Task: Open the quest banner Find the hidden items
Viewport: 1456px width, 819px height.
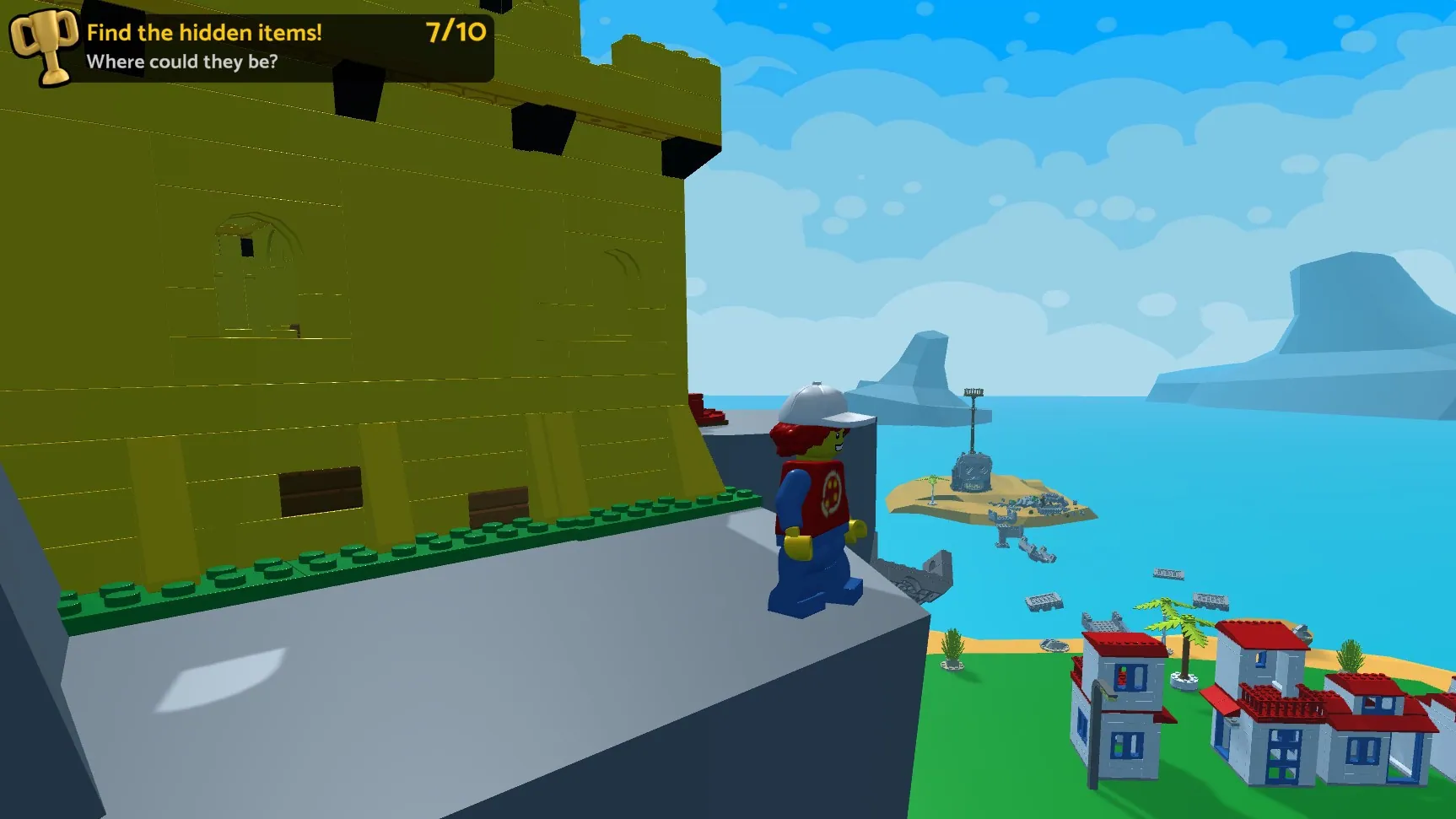Action: (205, 32)
